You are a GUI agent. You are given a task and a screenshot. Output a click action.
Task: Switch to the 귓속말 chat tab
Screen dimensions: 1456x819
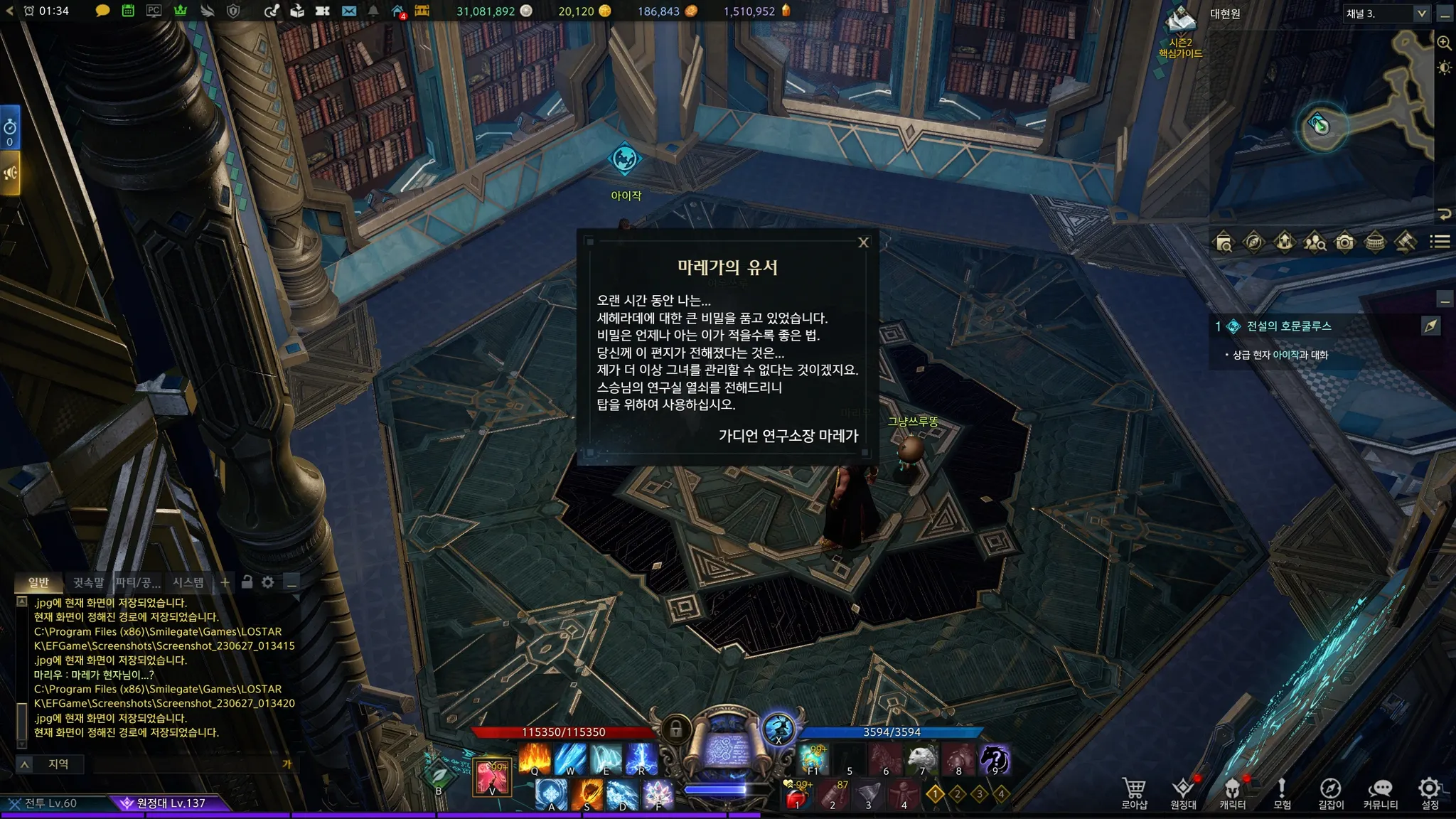[88, 582]
